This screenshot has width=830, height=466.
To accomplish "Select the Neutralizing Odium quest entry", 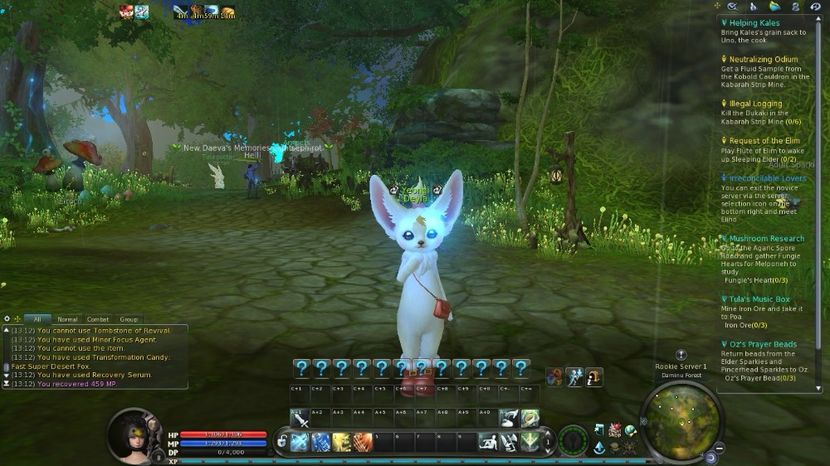I will tap(764, 58).
